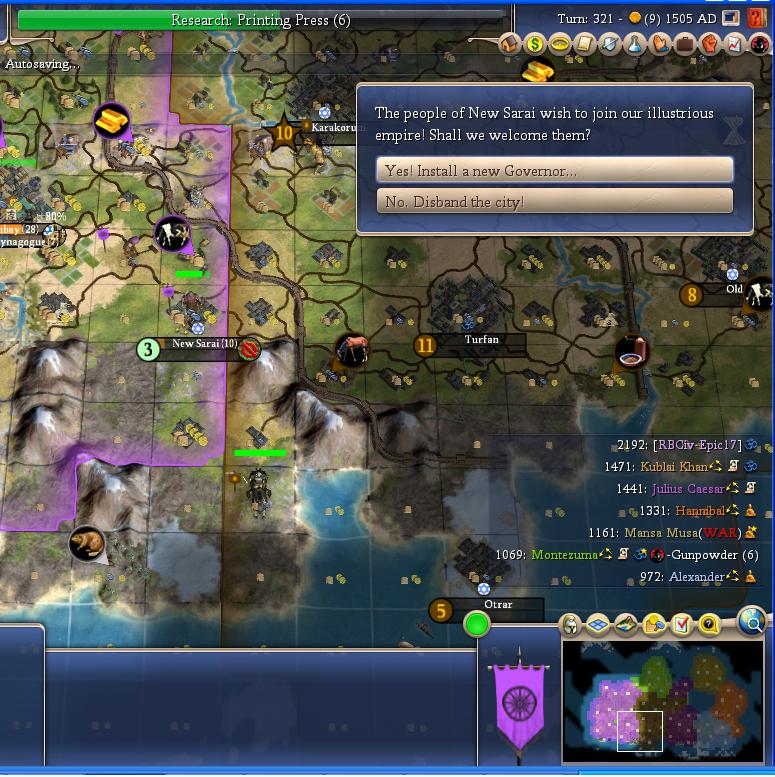Open the info screen graph icon
This screenshot has width=775, height=777.
point(735,44)
